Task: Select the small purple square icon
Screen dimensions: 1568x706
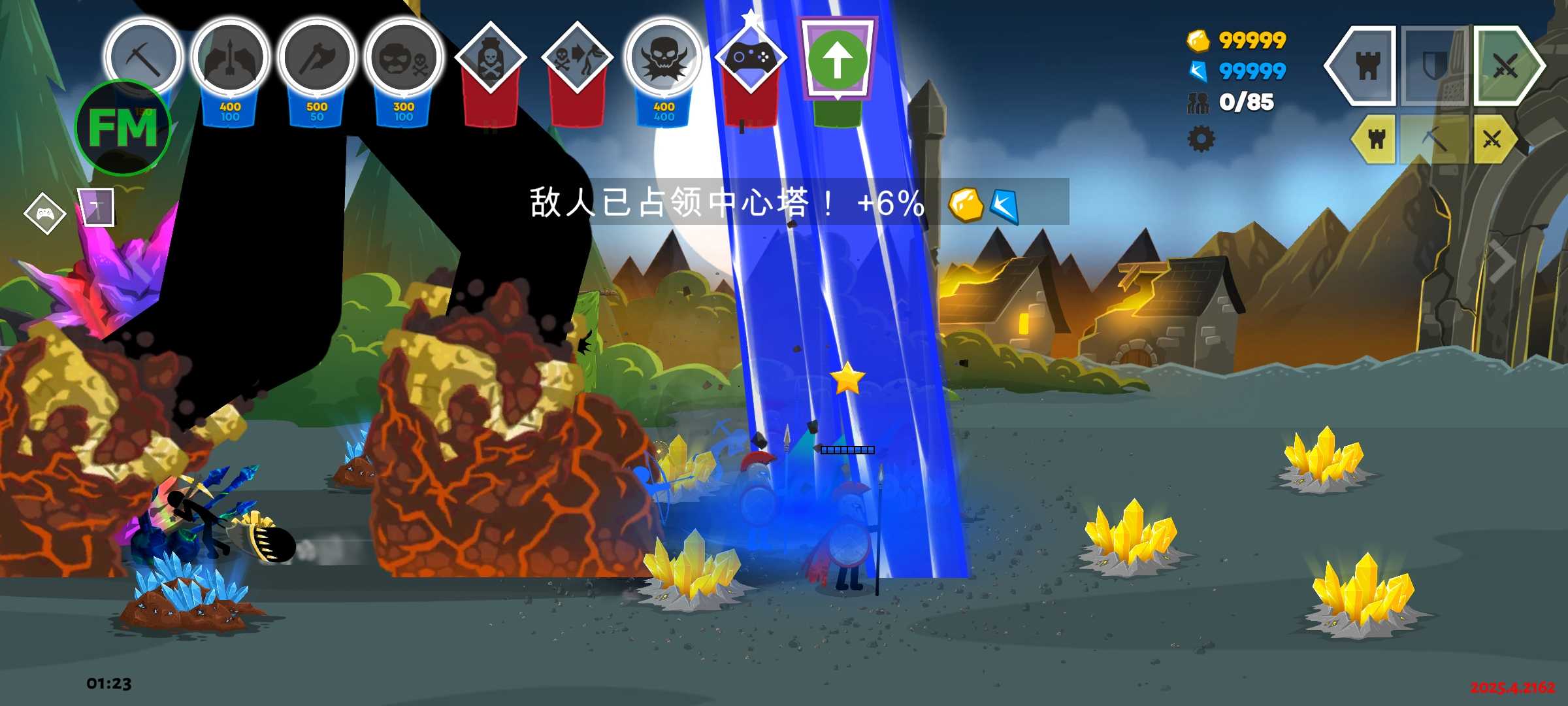Action: tap(96, 208)
